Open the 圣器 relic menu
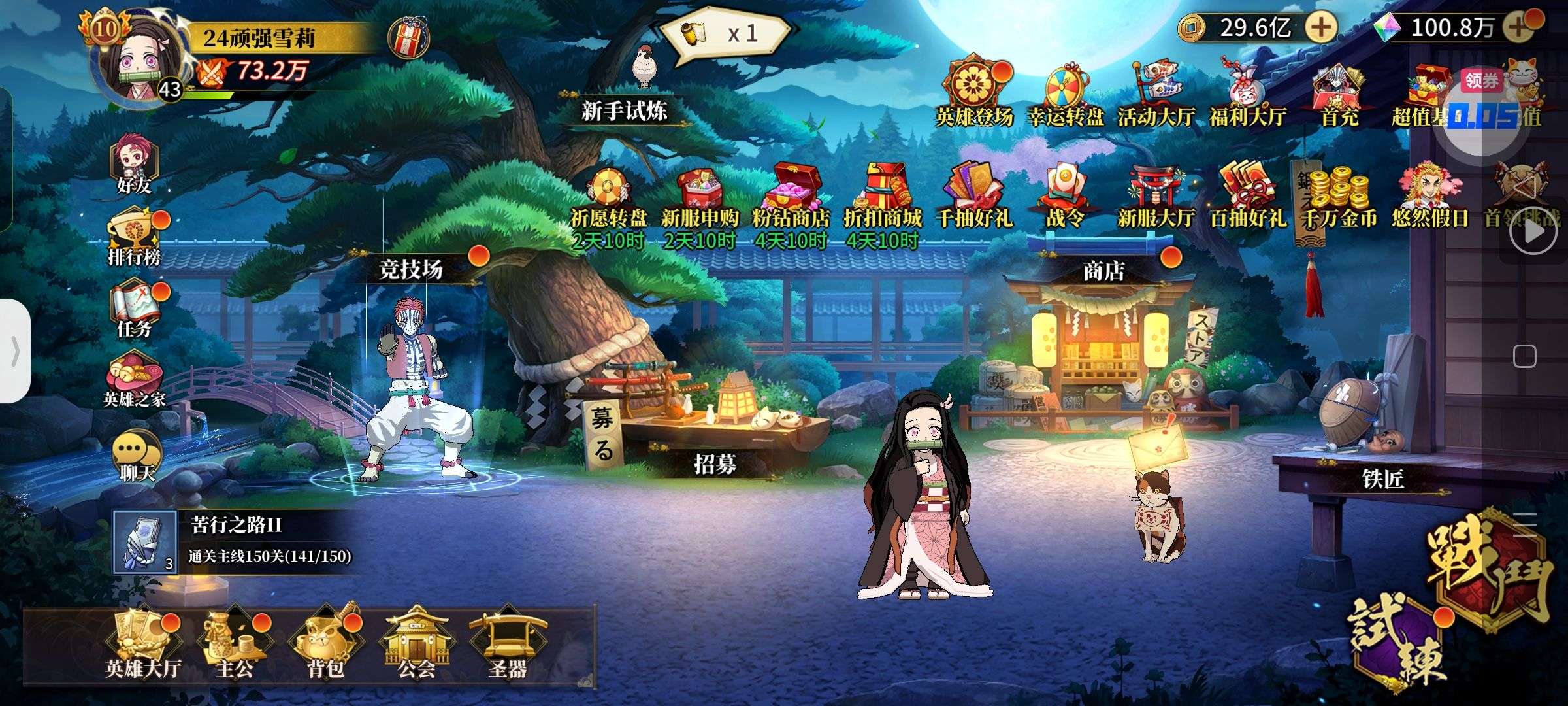 click(507, 644)
